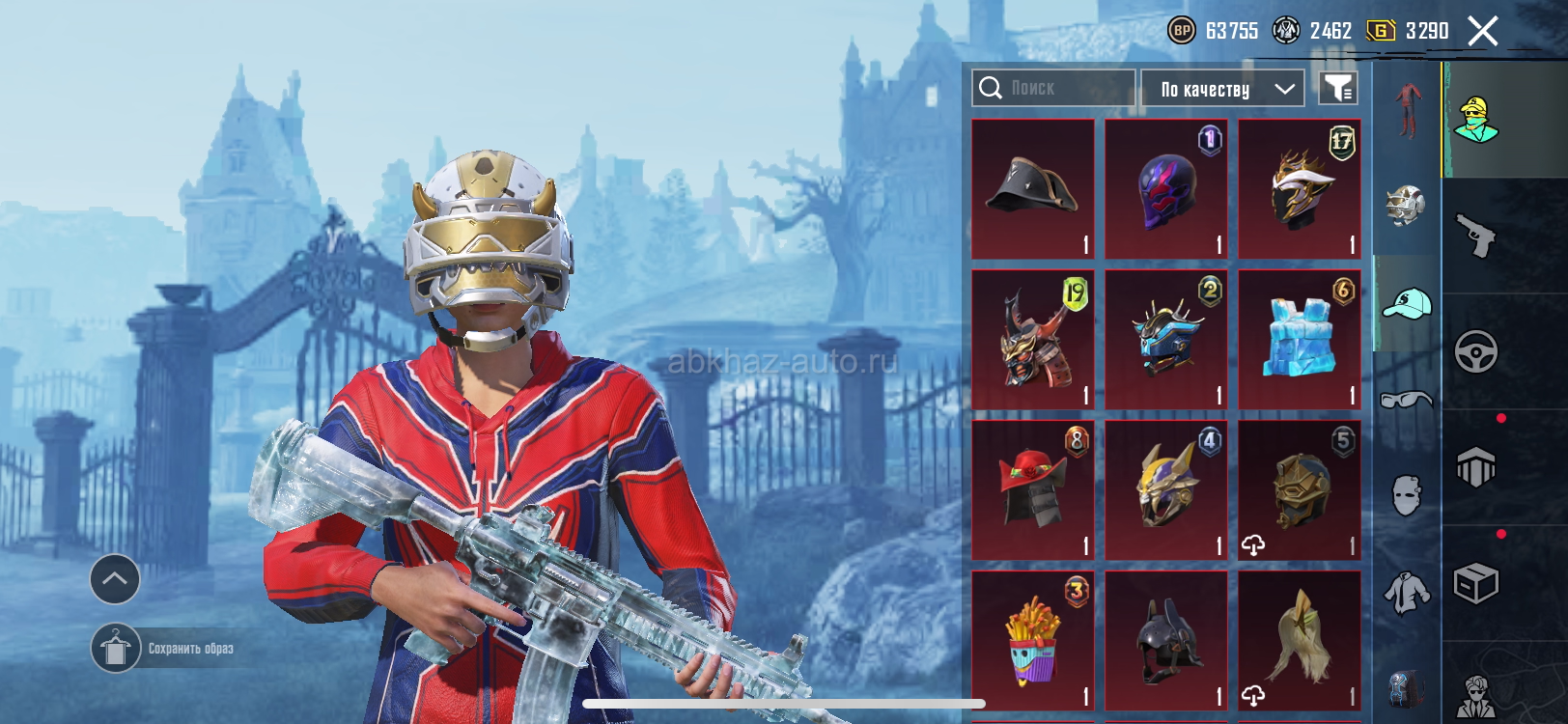1568x724 pixels.
Task: Select the ice block helmet item
Action: (x=1300, y=340)
